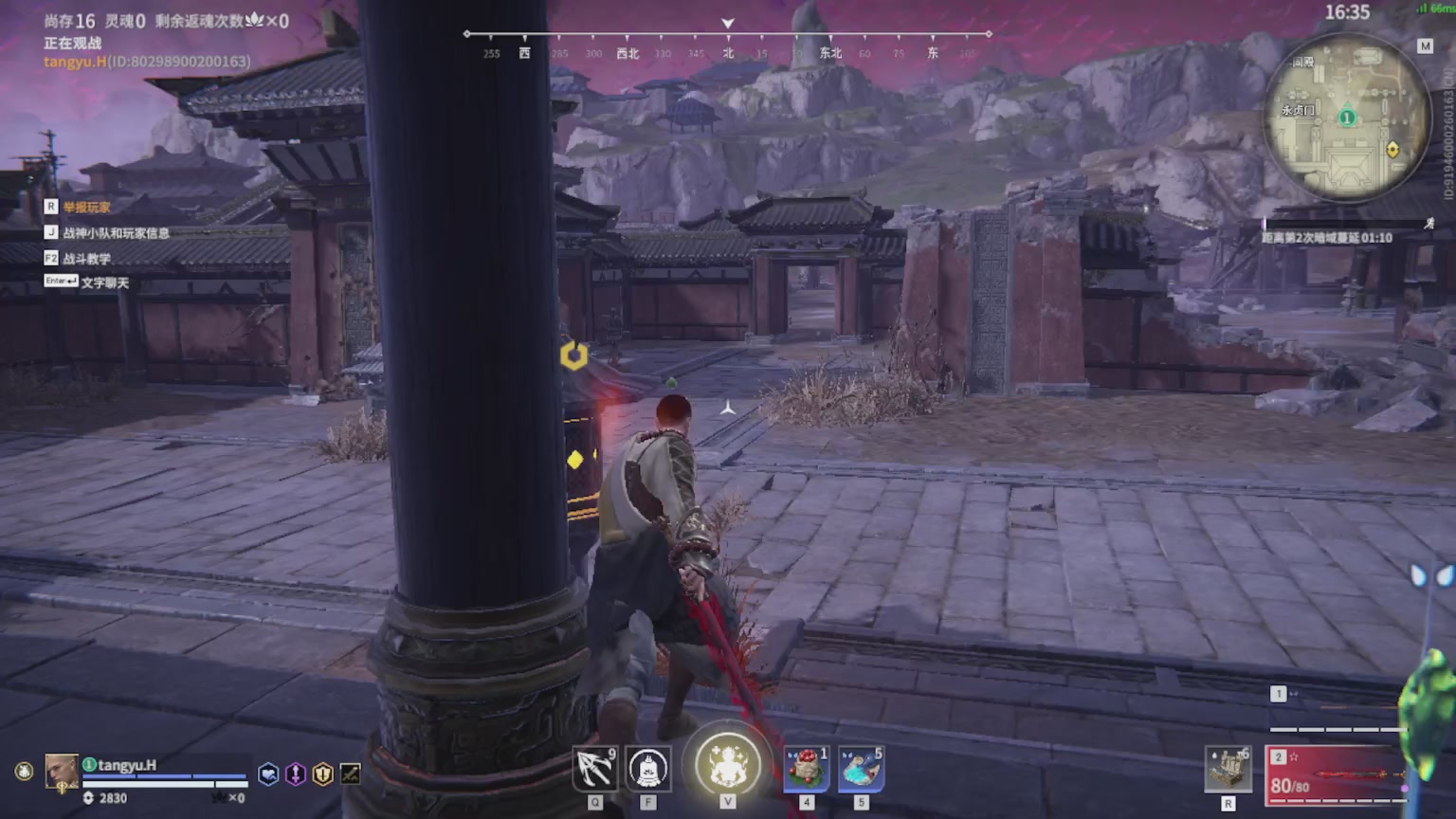This screenshot has width=1456, height=819.
Task: Use the red healing item in slot 4
Action: click(807, 769)
